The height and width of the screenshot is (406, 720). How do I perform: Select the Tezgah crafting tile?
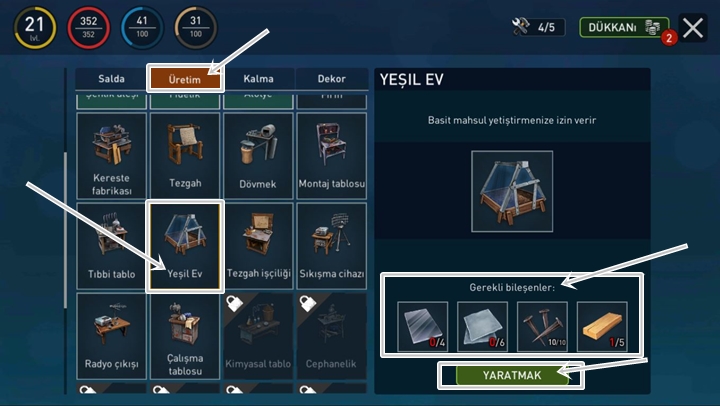(185, 155)
